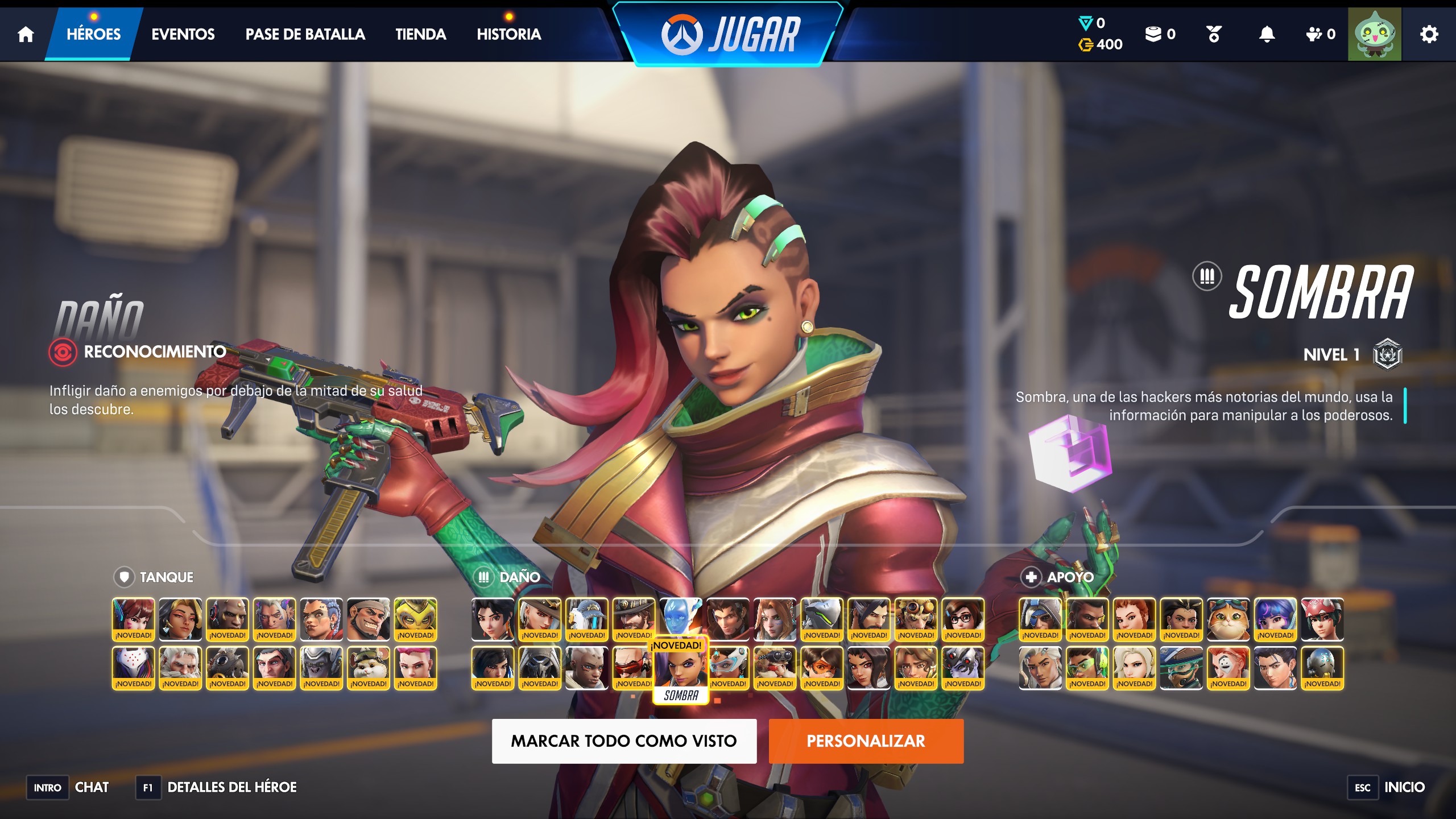Switch to the EVENTOS tab

(183, 34)
